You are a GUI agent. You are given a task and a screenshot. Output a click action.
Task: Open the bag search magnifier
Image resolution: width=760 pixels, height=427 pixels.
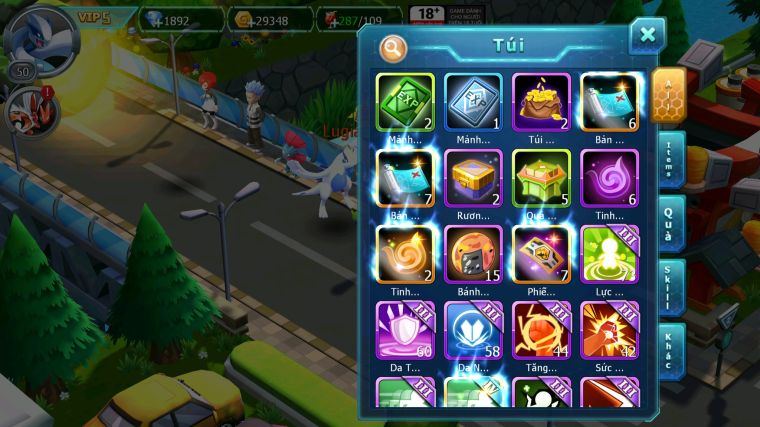tap(394, 46)
